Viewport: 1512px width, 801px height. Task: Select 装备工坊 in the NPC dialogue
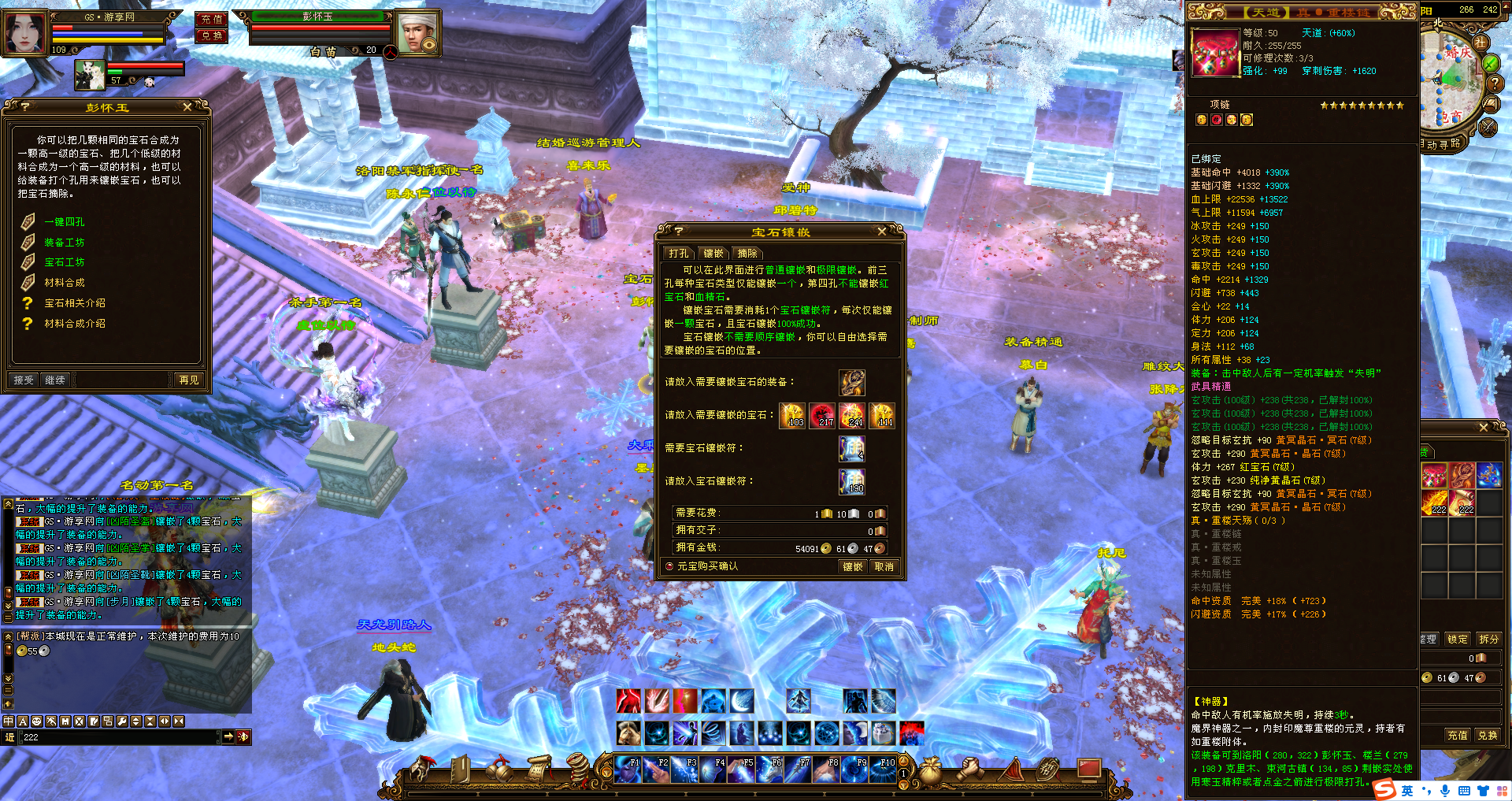[64, 243]
